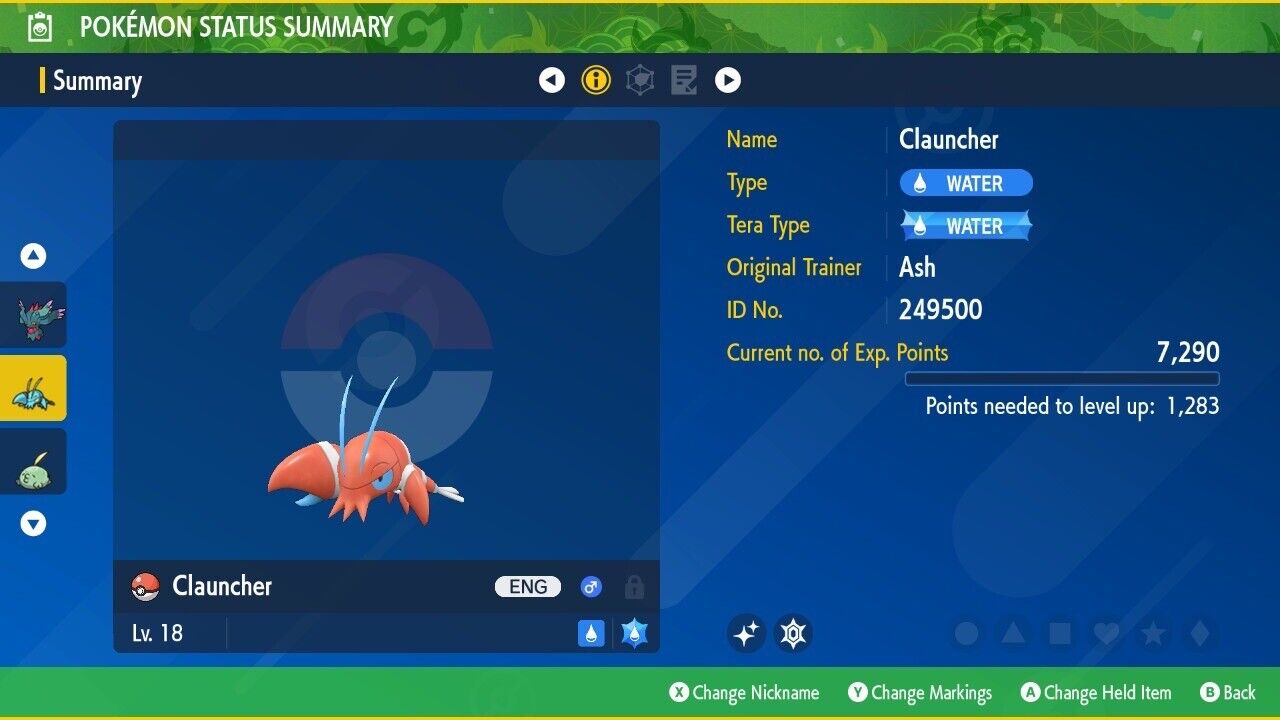Go to the previous summary page arrow
This screenshot has height=720, width=1280.
[552, 80]
